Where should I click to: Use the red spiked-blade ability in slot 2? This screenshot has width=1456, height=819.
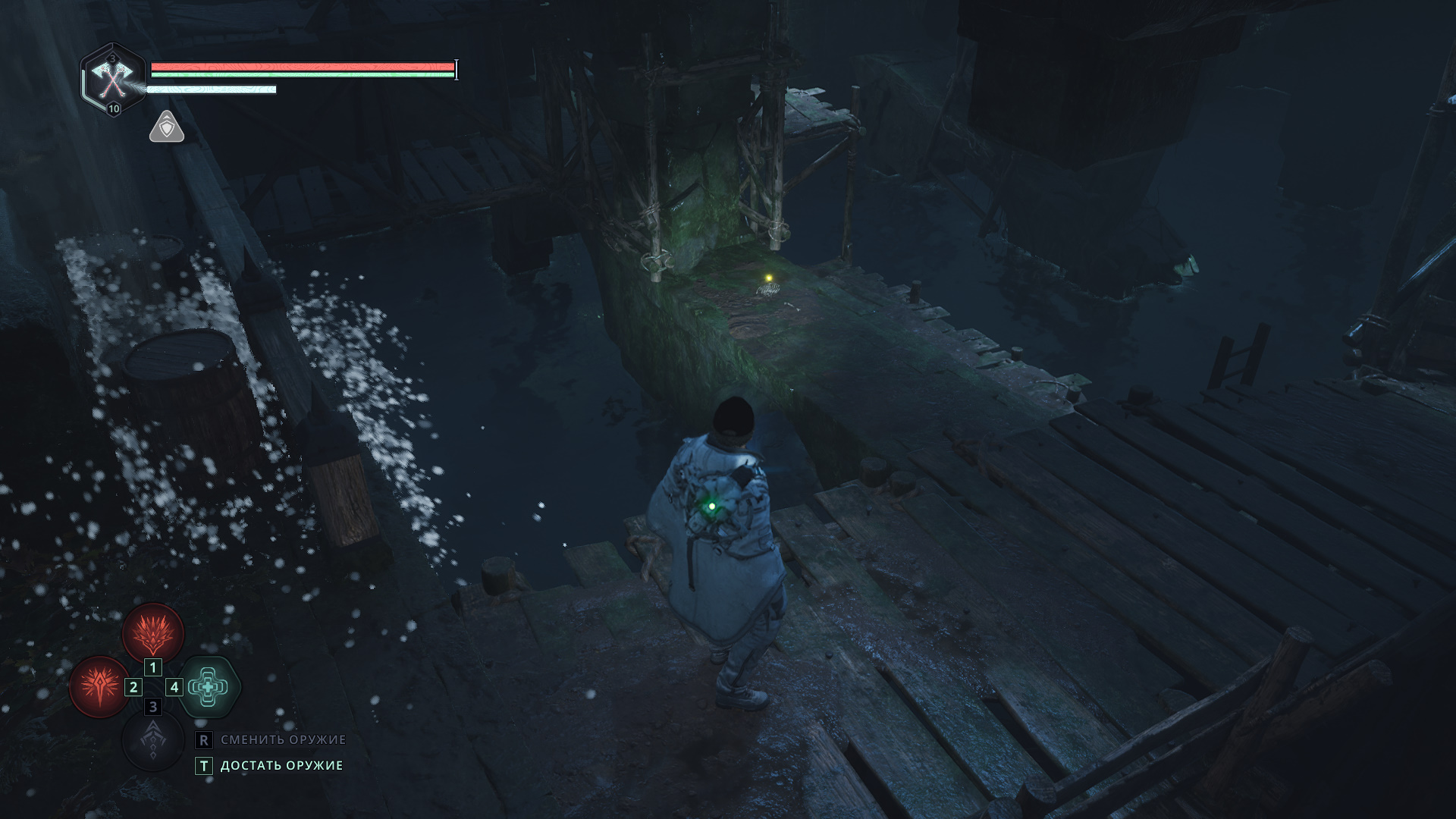[99, 686]
